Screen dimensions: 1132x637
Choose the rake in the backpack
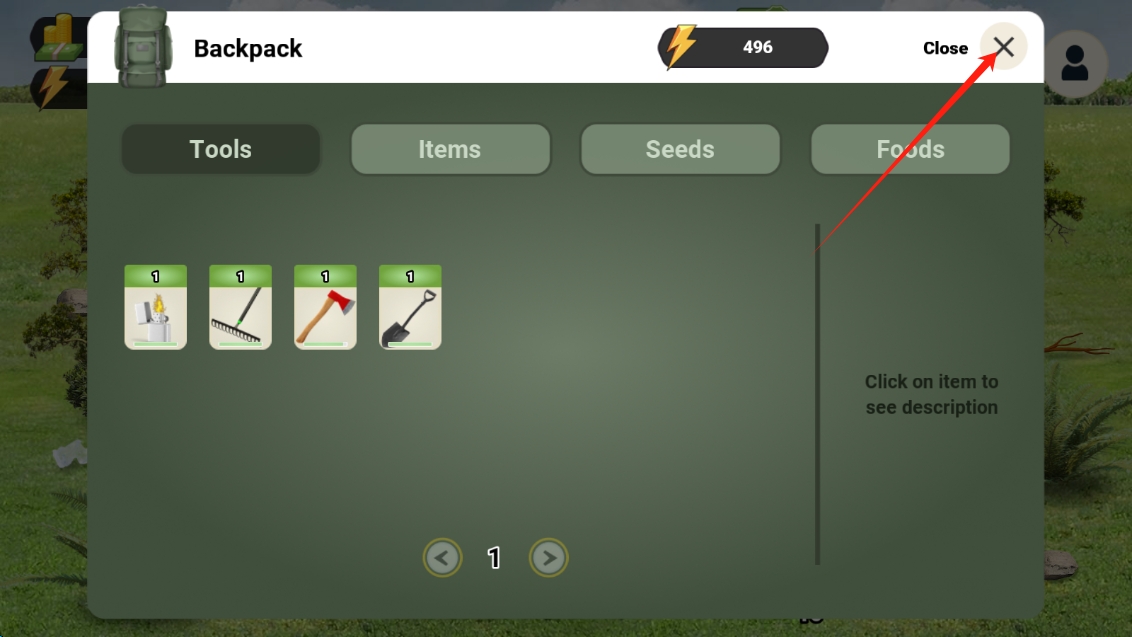pyautogui.click(x=240, y=308)
